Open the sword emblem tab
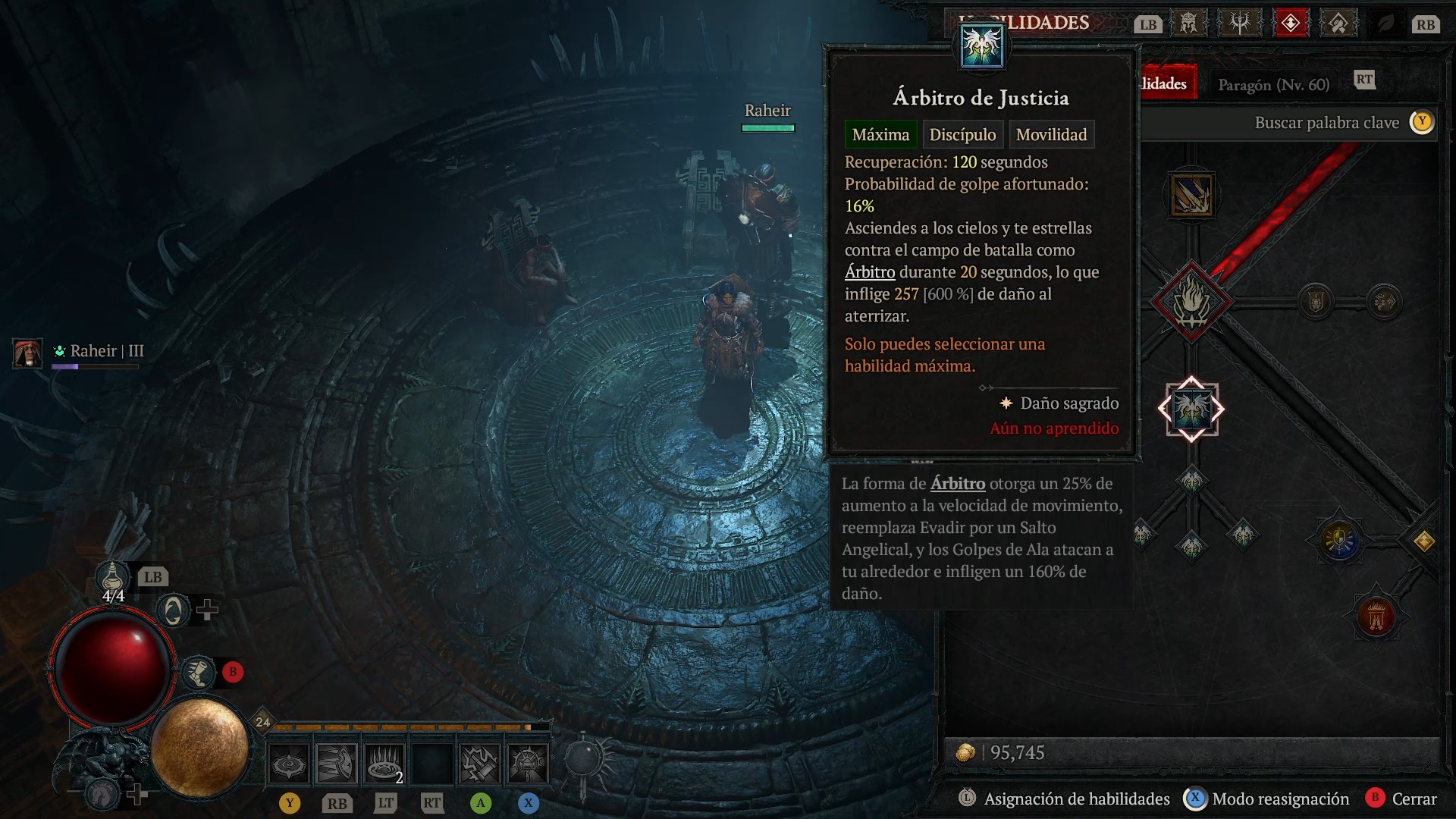 (x=1240, y=24)
